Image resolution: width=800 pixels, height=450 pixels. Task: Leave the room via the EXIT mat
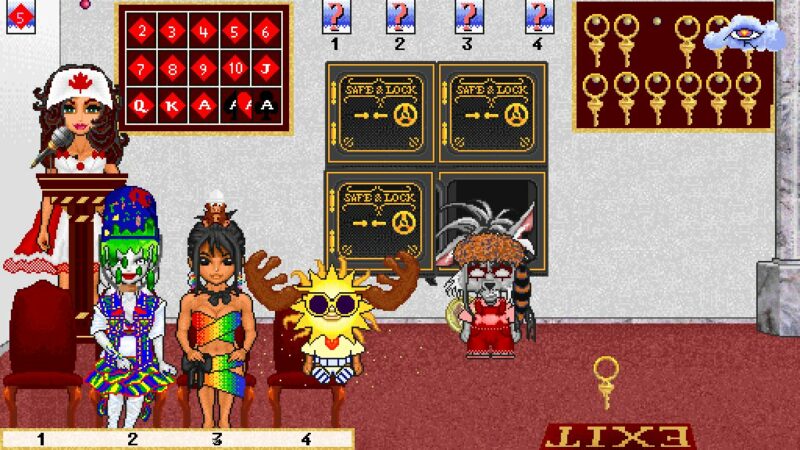(618, 436)
